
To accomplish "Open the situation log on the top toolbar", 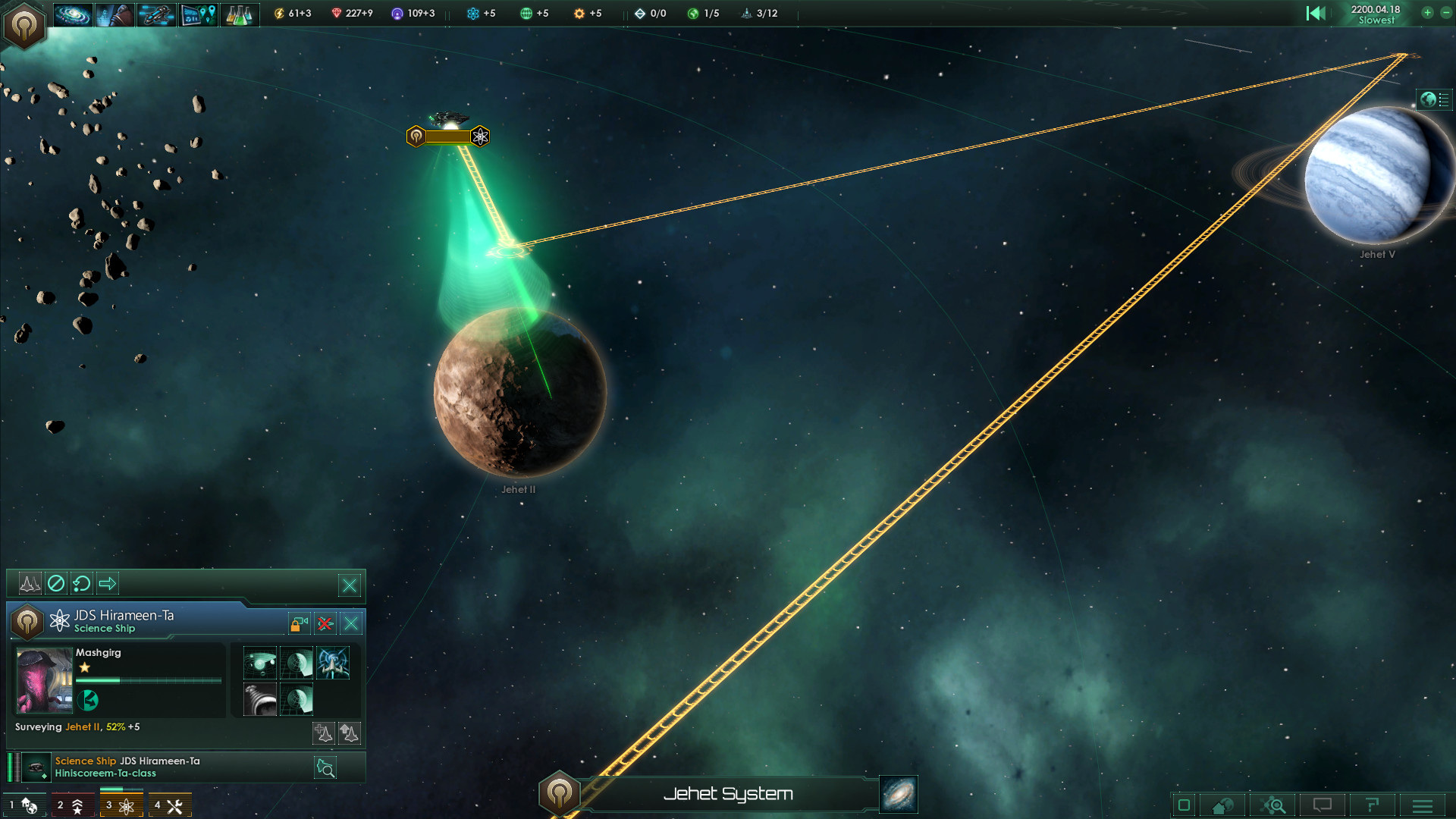I will point(198,14).
